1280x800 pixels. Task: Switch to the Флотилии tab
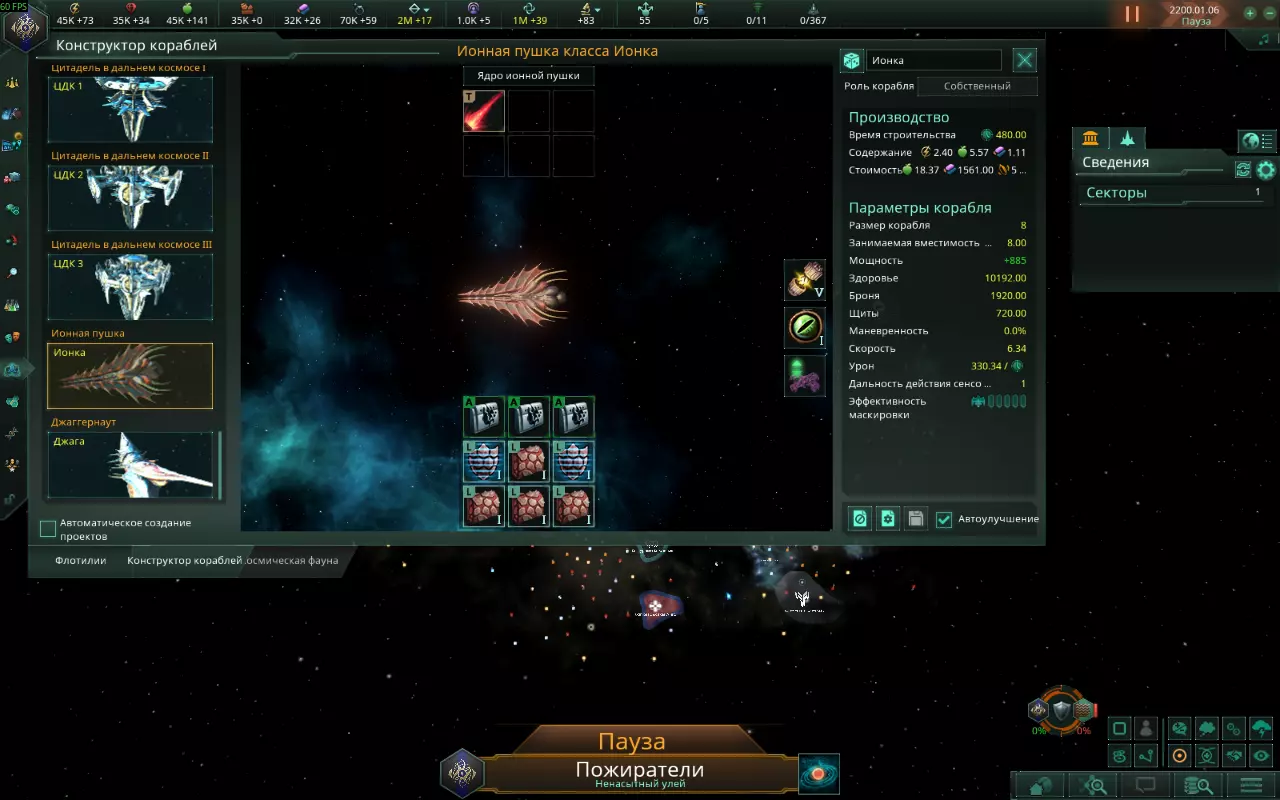[81, 561]
